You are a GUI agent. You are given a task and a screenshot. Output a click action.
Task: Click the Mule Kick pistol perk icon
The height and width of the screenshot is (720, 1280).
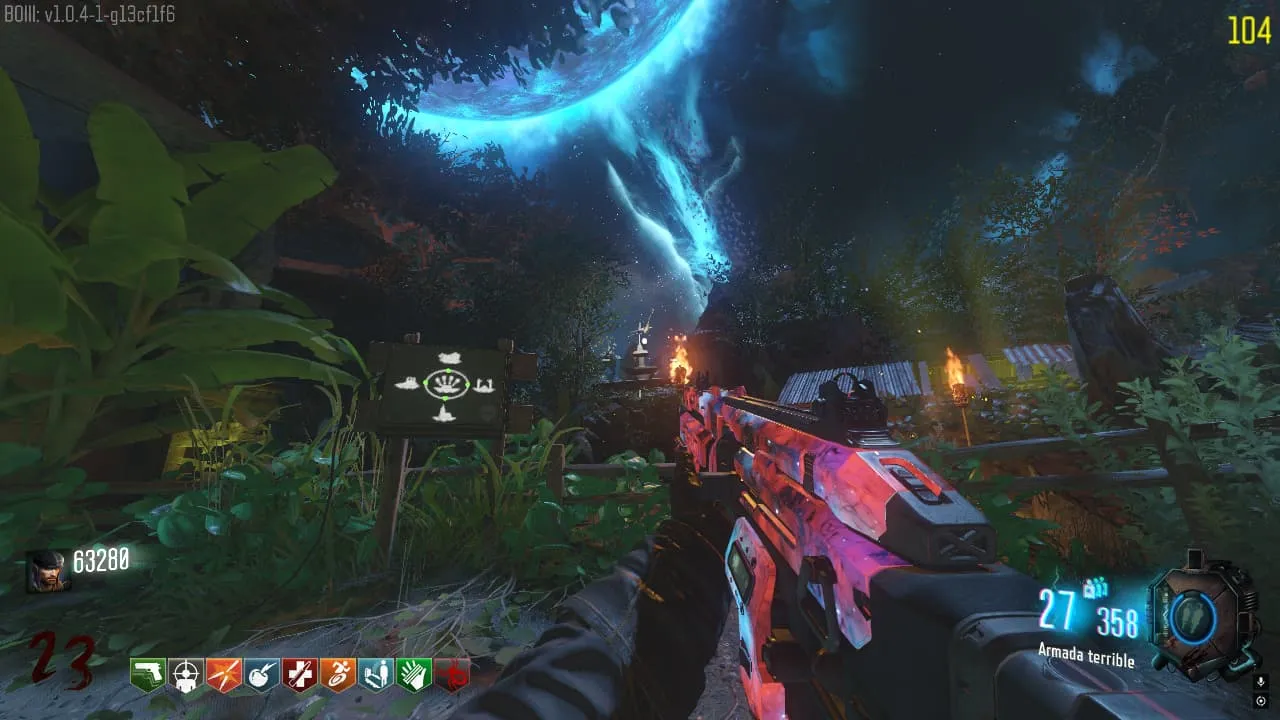(148, 675)
